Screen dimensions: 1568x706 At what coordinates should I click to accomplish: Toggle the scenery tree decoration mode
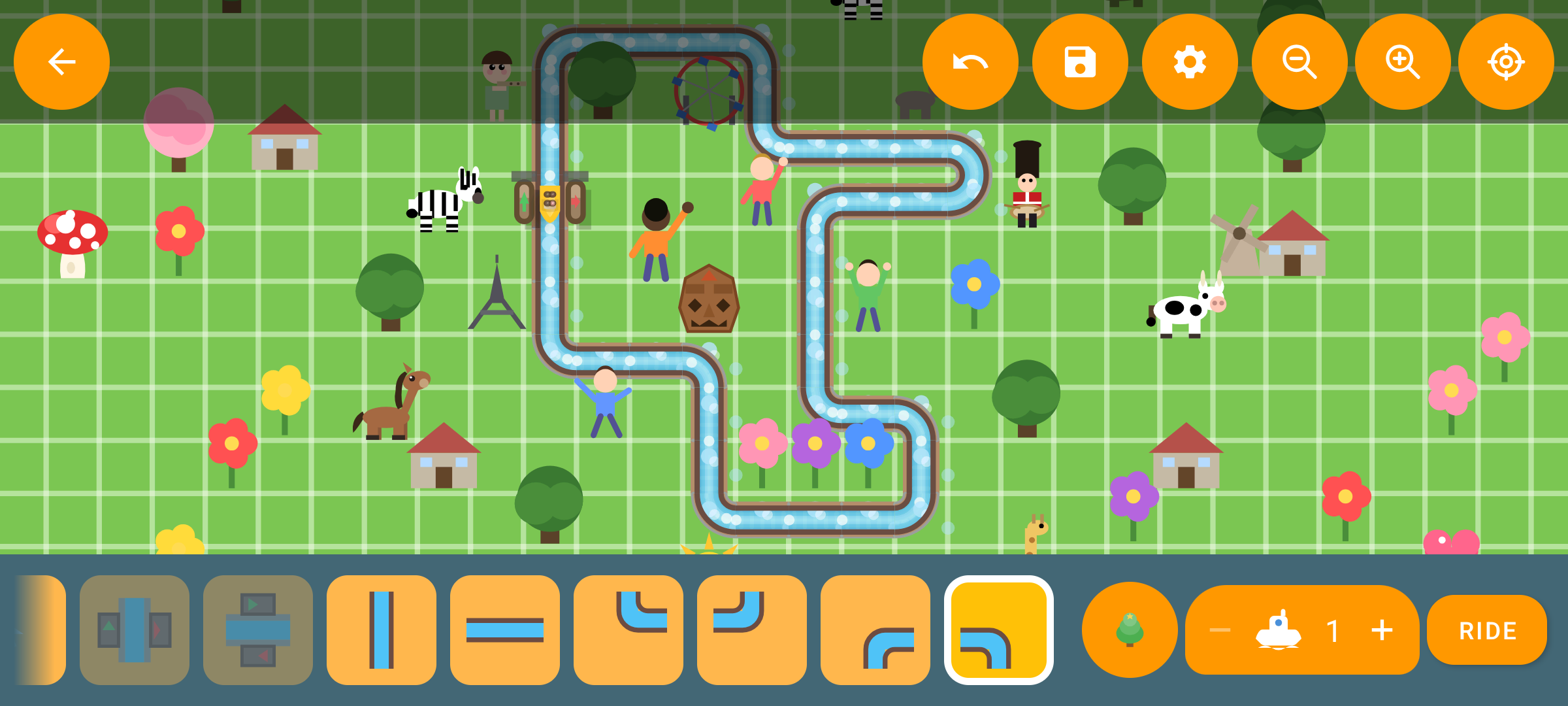coord(1128,630)
